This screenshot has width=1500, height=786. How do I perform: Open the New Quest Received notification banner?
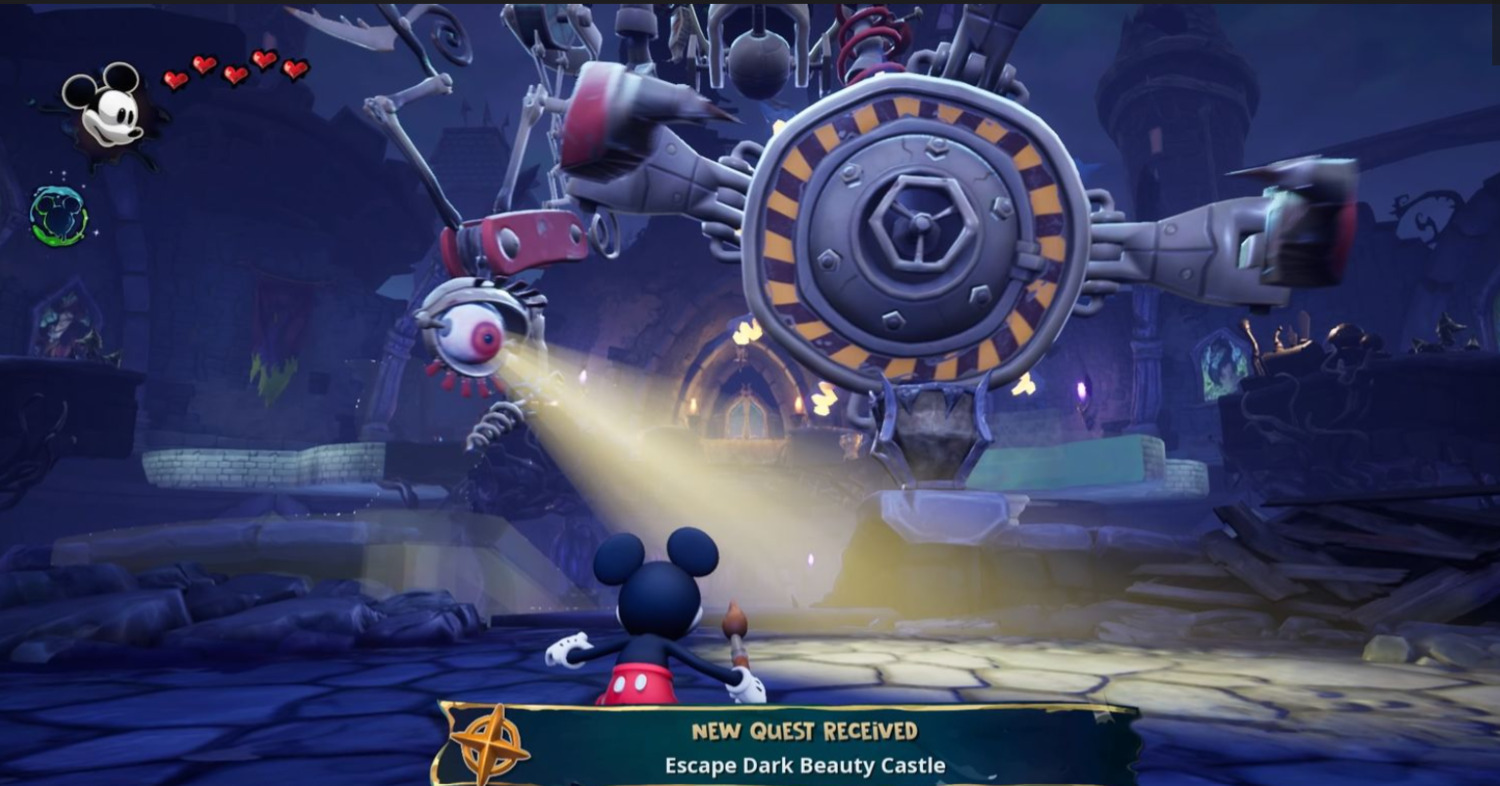[804, 747]
